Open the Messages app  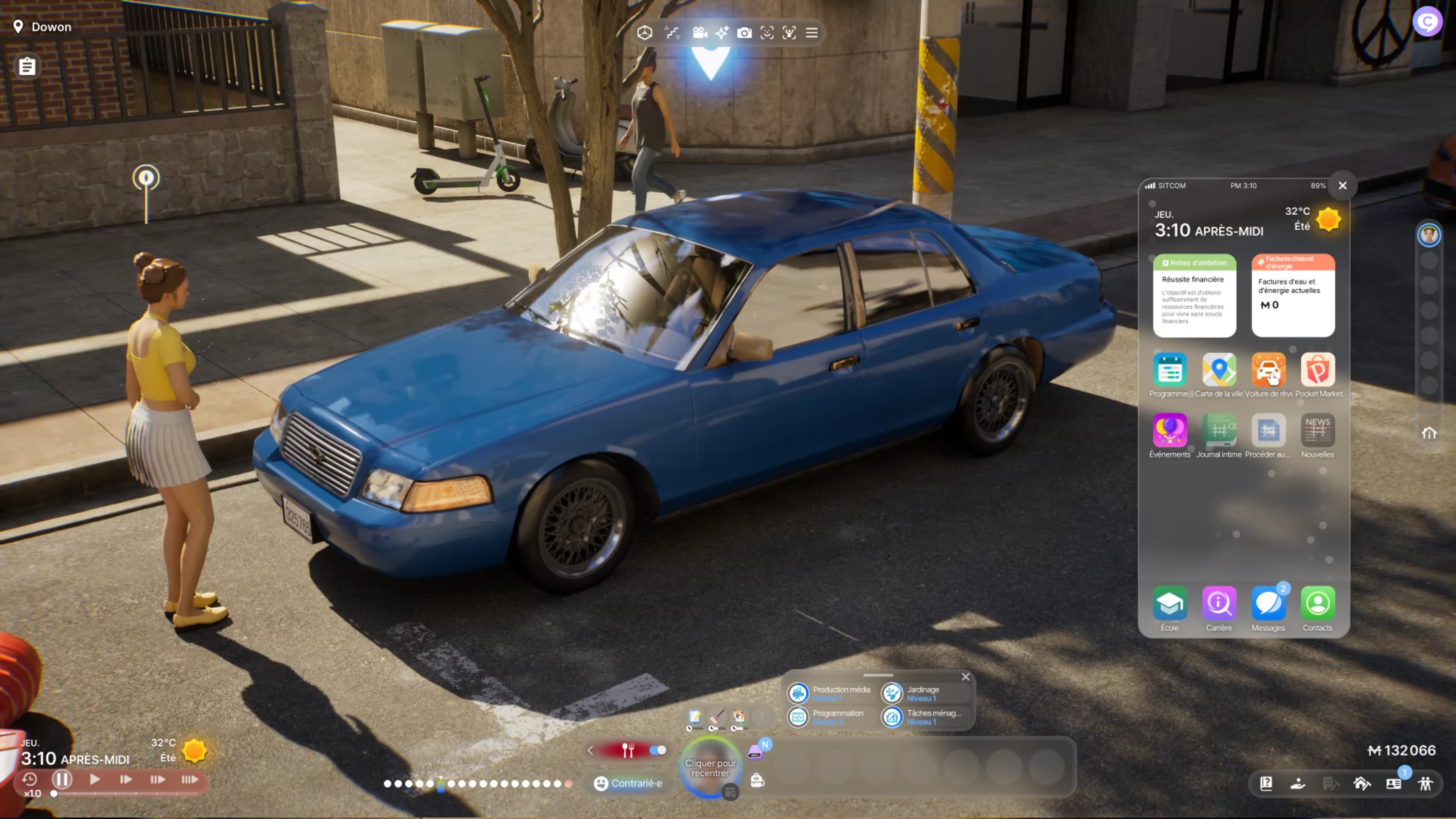tap(1268, 604)
